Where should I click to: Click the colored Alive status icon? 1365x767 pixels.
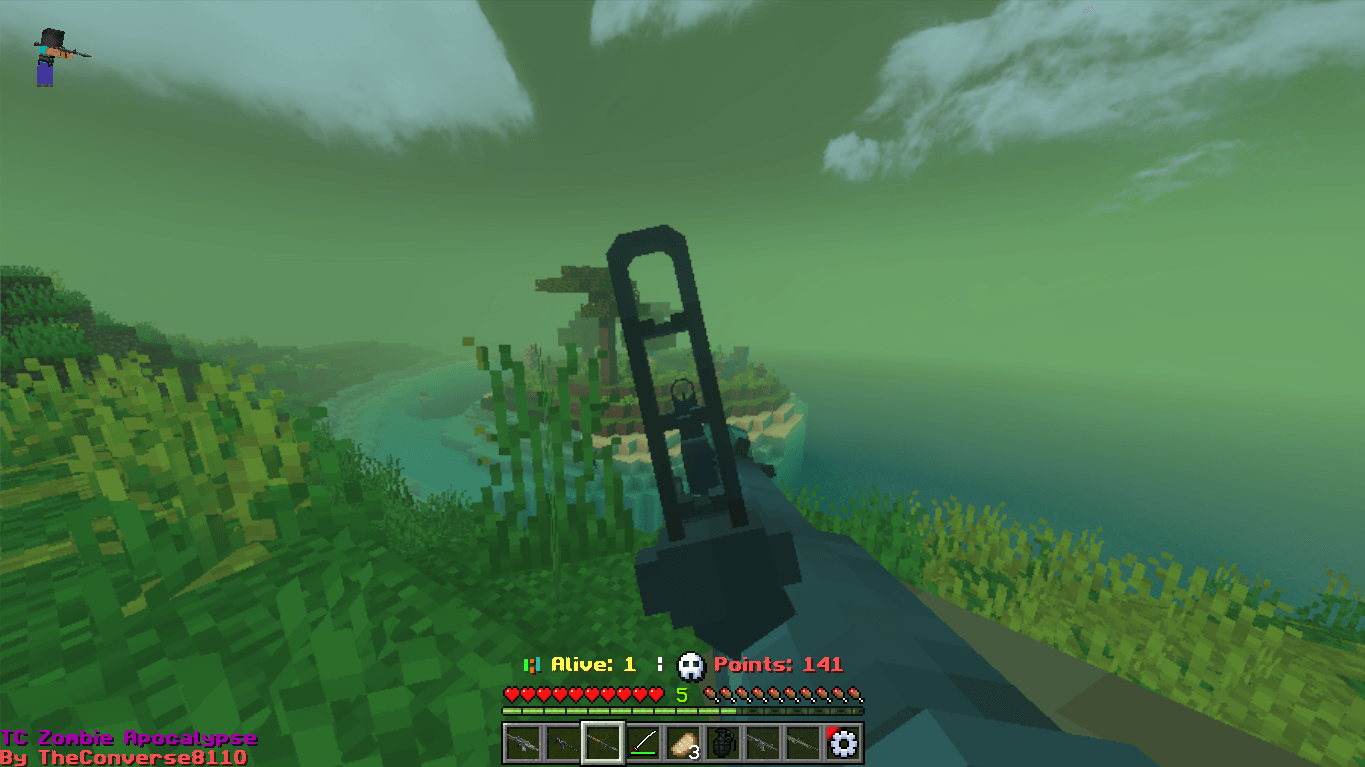coord(531,663)
